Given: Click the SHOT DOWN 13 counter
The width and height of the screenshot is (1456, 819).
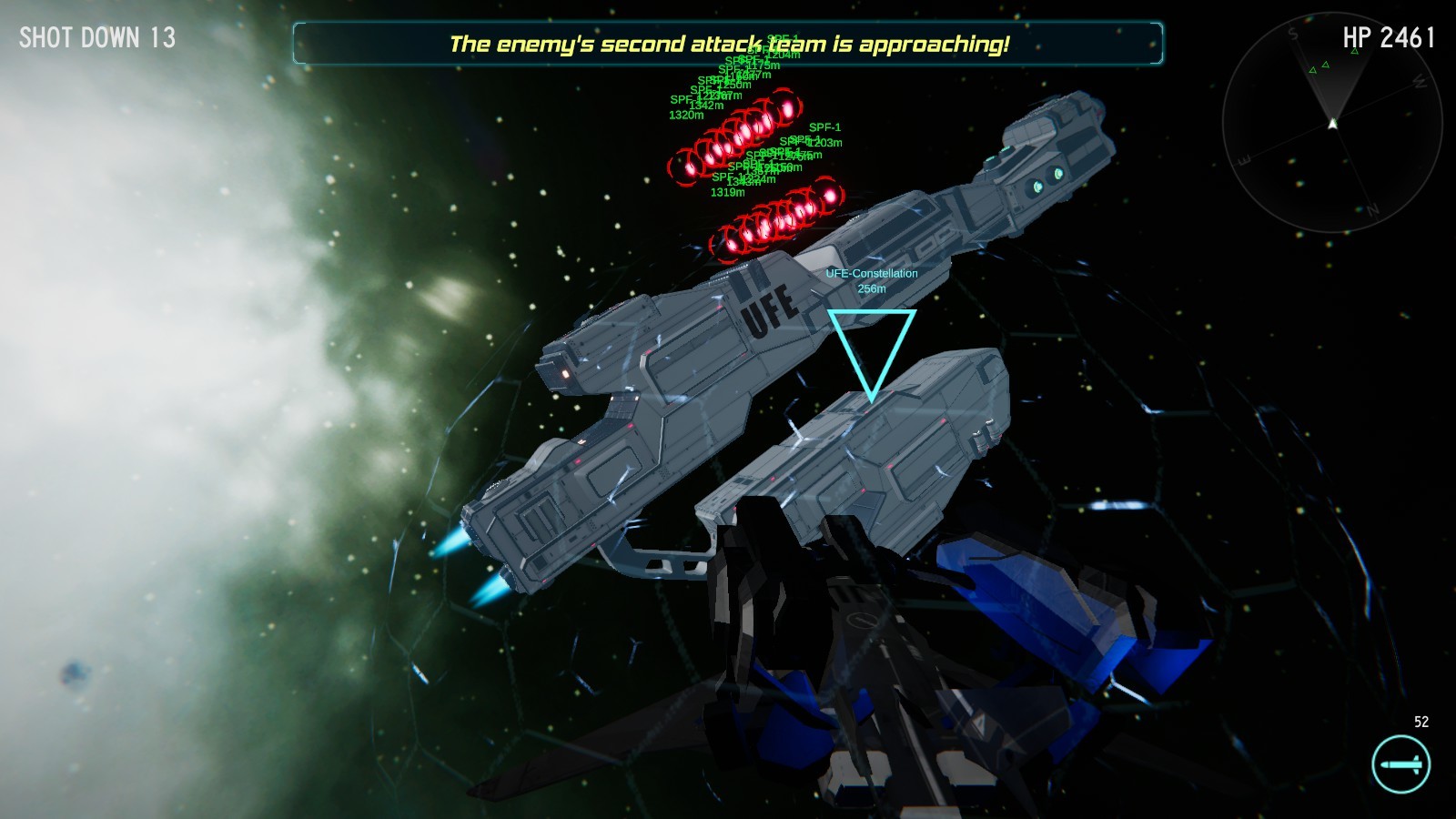Looking at the screenshot, I should pos(96,38).
